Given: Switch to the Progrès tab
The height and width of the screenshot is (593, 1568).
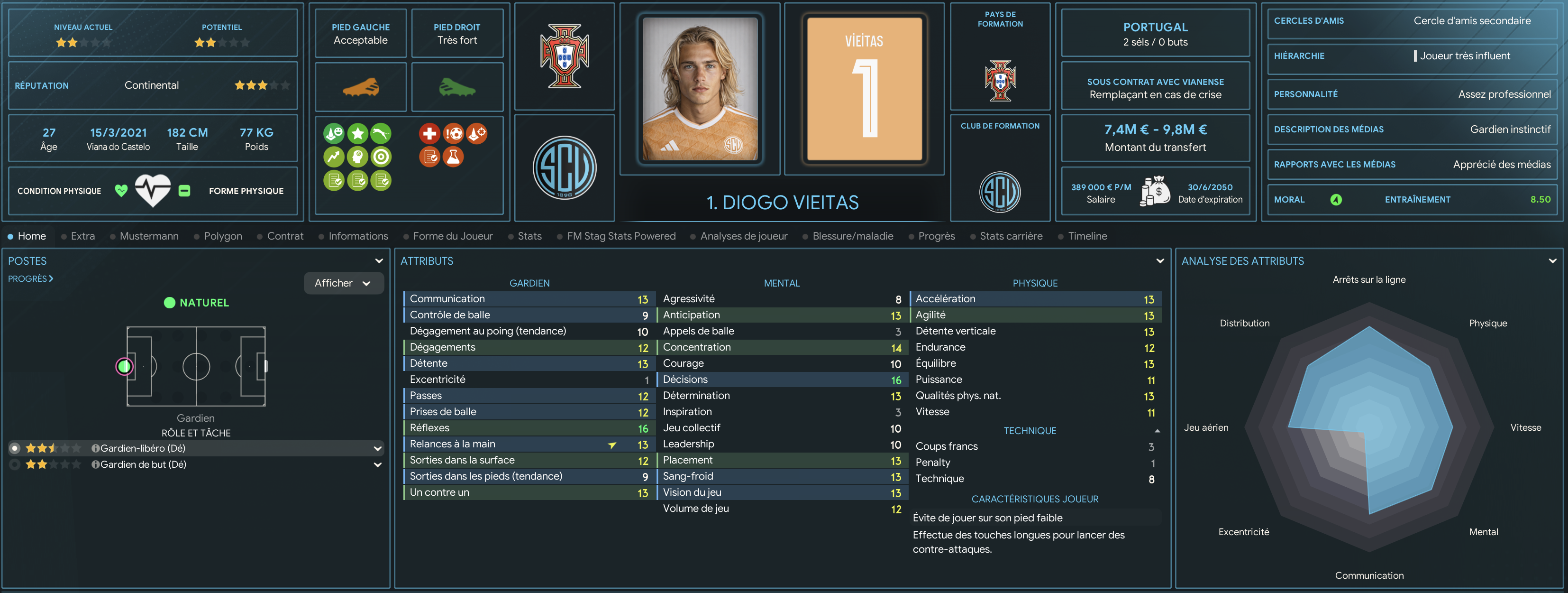Looking at the screenshot, I should pos(936,236).
